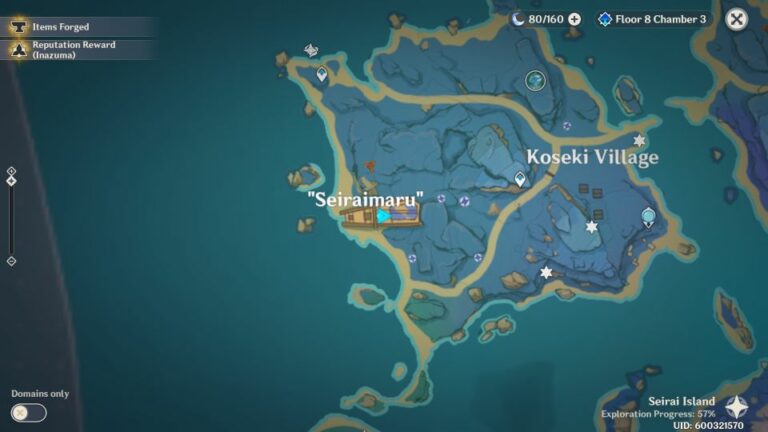The width and height of the screenshot is (768, 432).
Task: Select the circled domain marker north of Koseki Village
Action: [536, 80]
